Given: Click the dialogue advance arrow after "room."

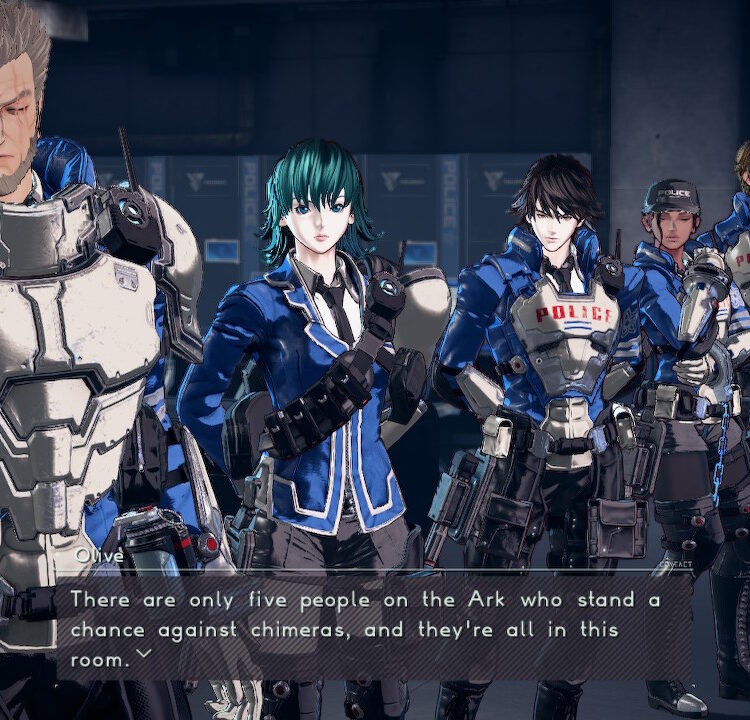Looking at the screenshot, I should [143, 654].
